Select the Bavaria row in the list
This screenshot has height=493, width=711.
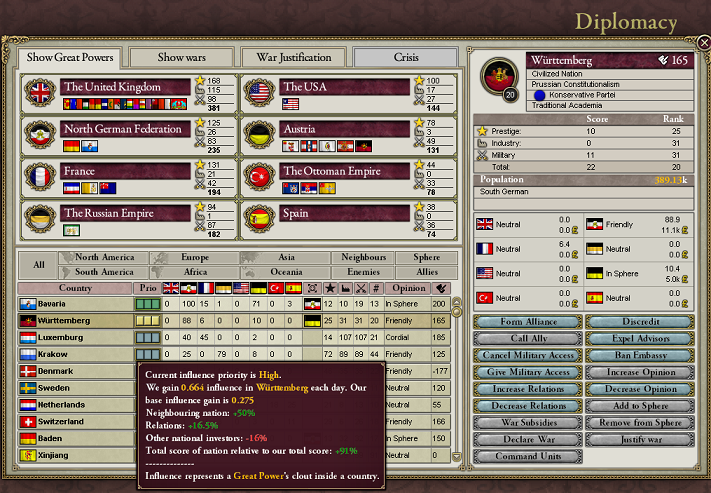(76, 303)
